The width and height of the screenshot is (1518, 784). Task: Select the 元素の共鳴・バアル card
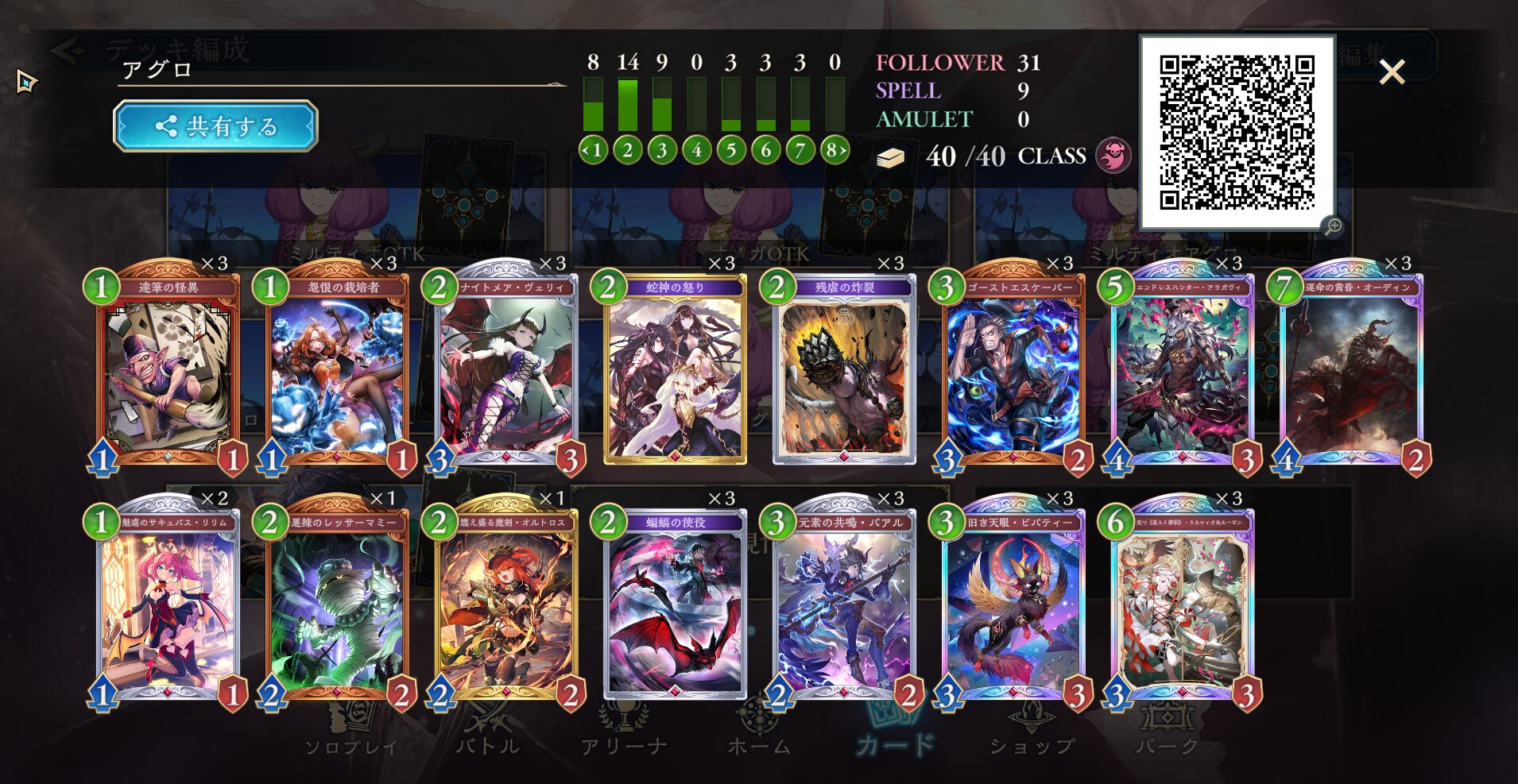tap(845, 605)
